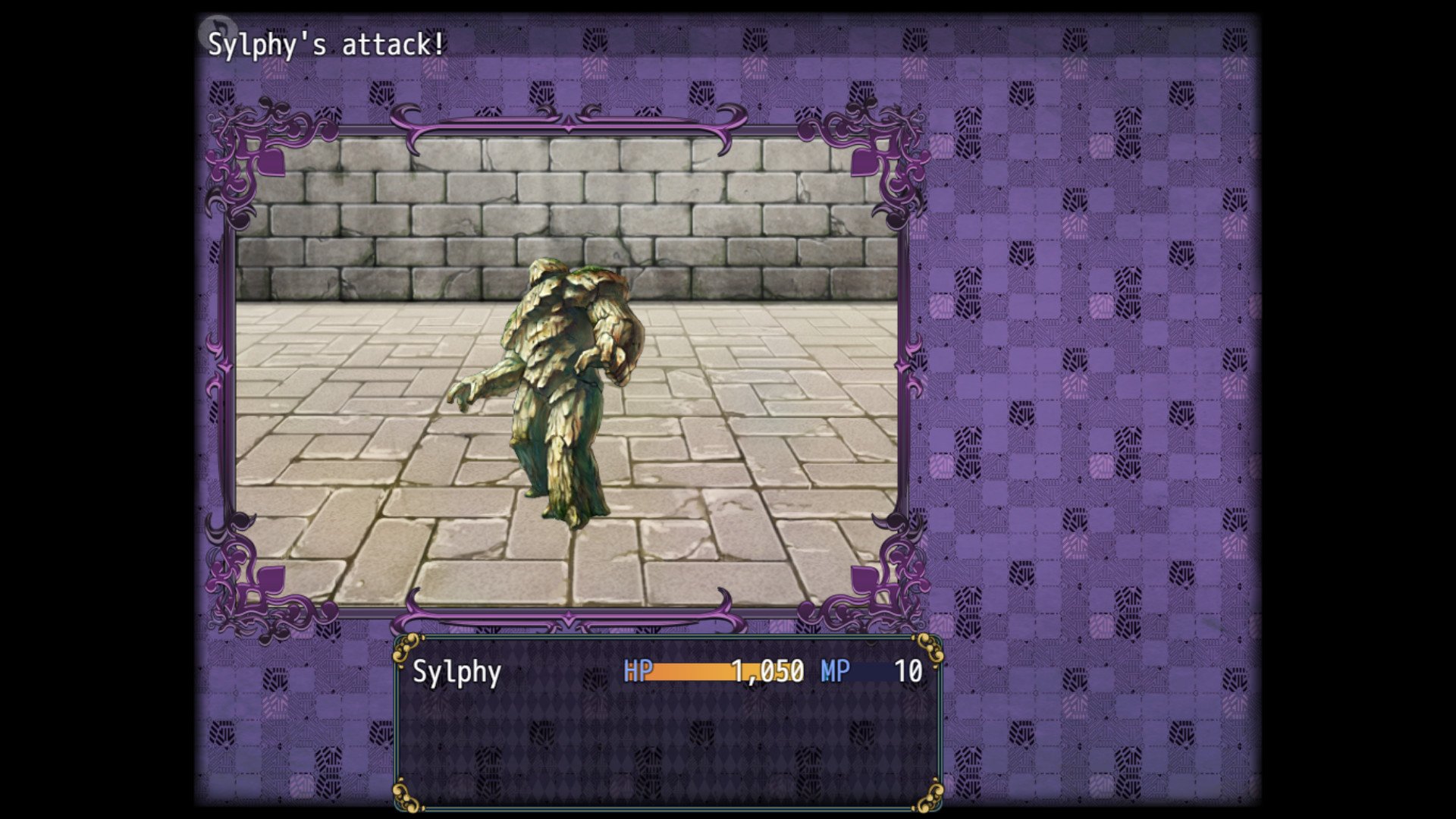Click the music note icon

click(x=214, y=29)
